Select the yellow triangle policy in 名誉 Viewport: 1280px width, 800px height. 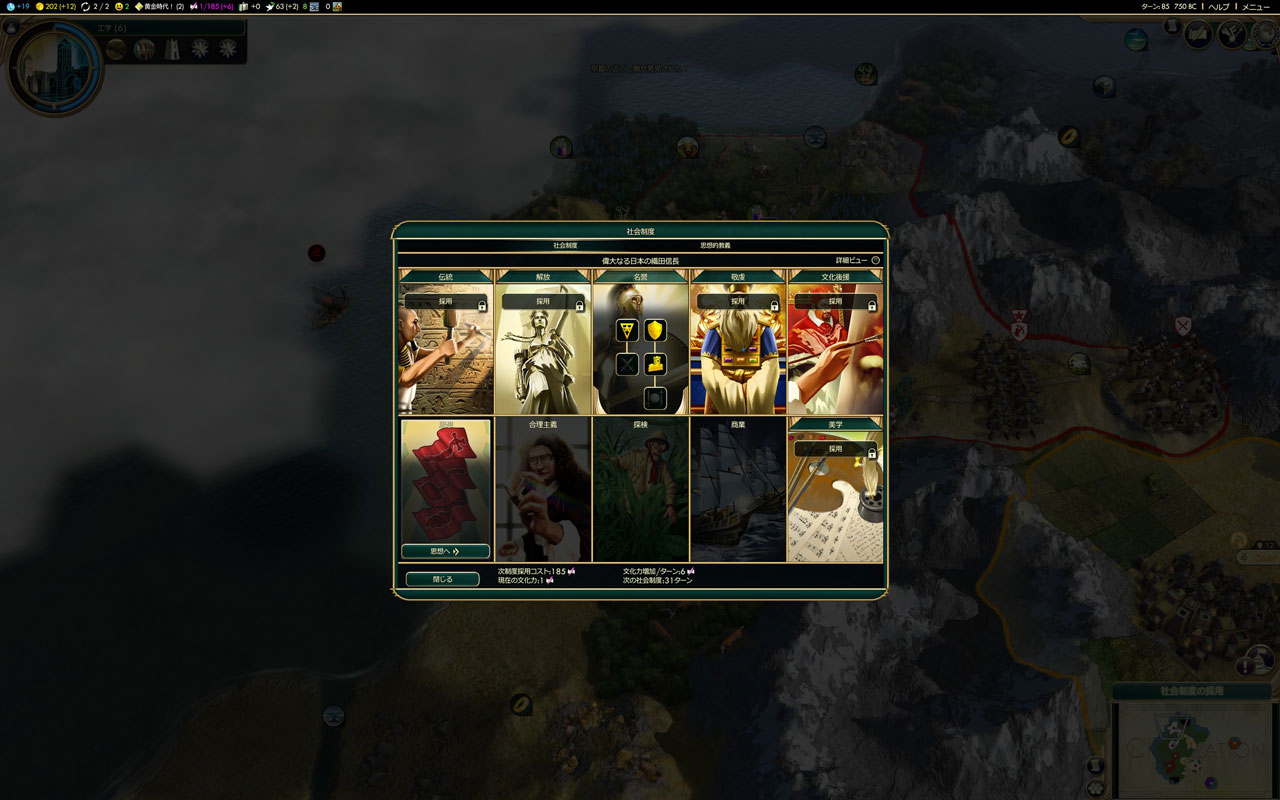point(627,330)
